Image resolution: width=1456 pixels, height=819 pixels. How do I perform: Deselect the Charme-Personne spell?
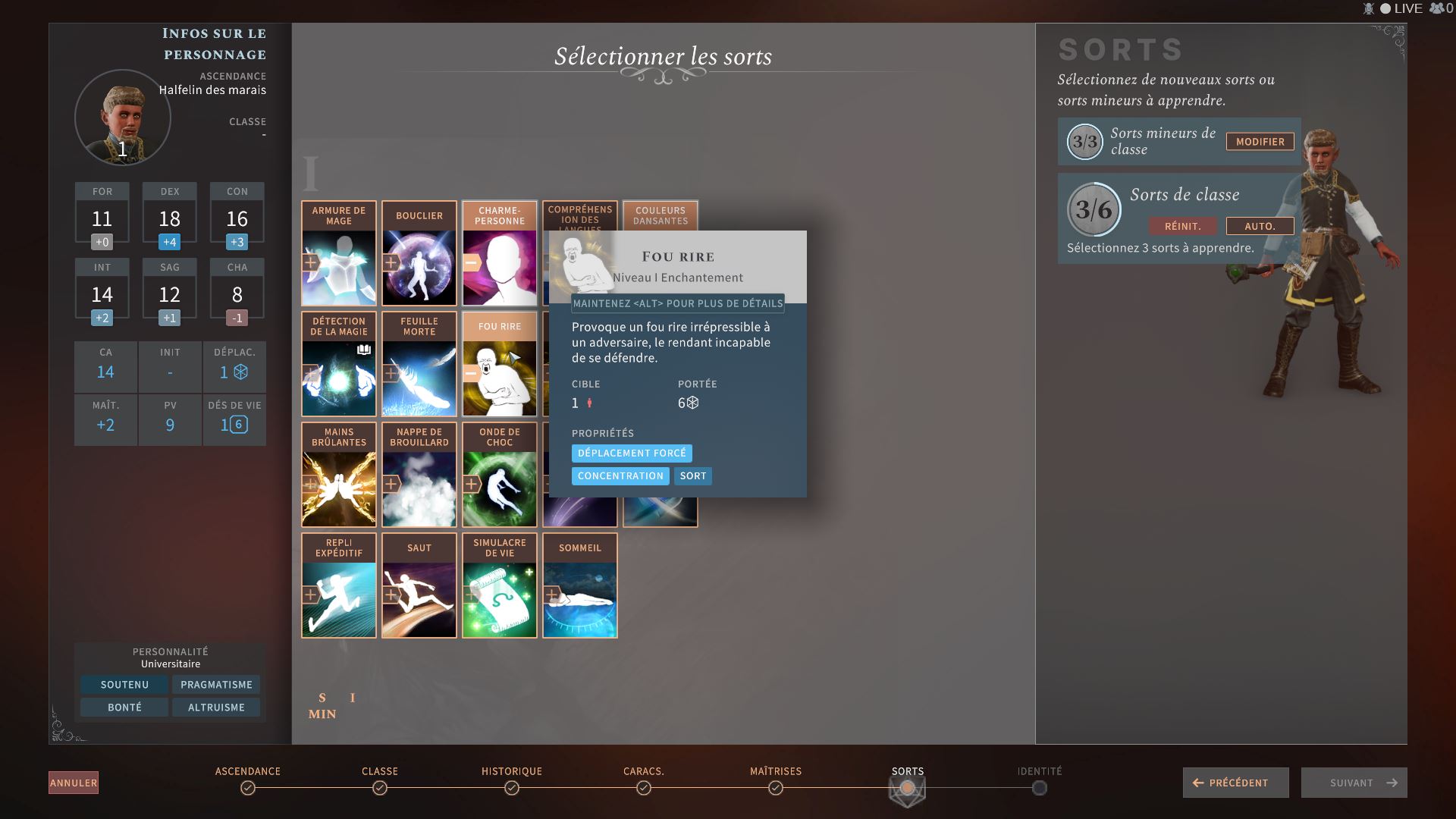500,254
